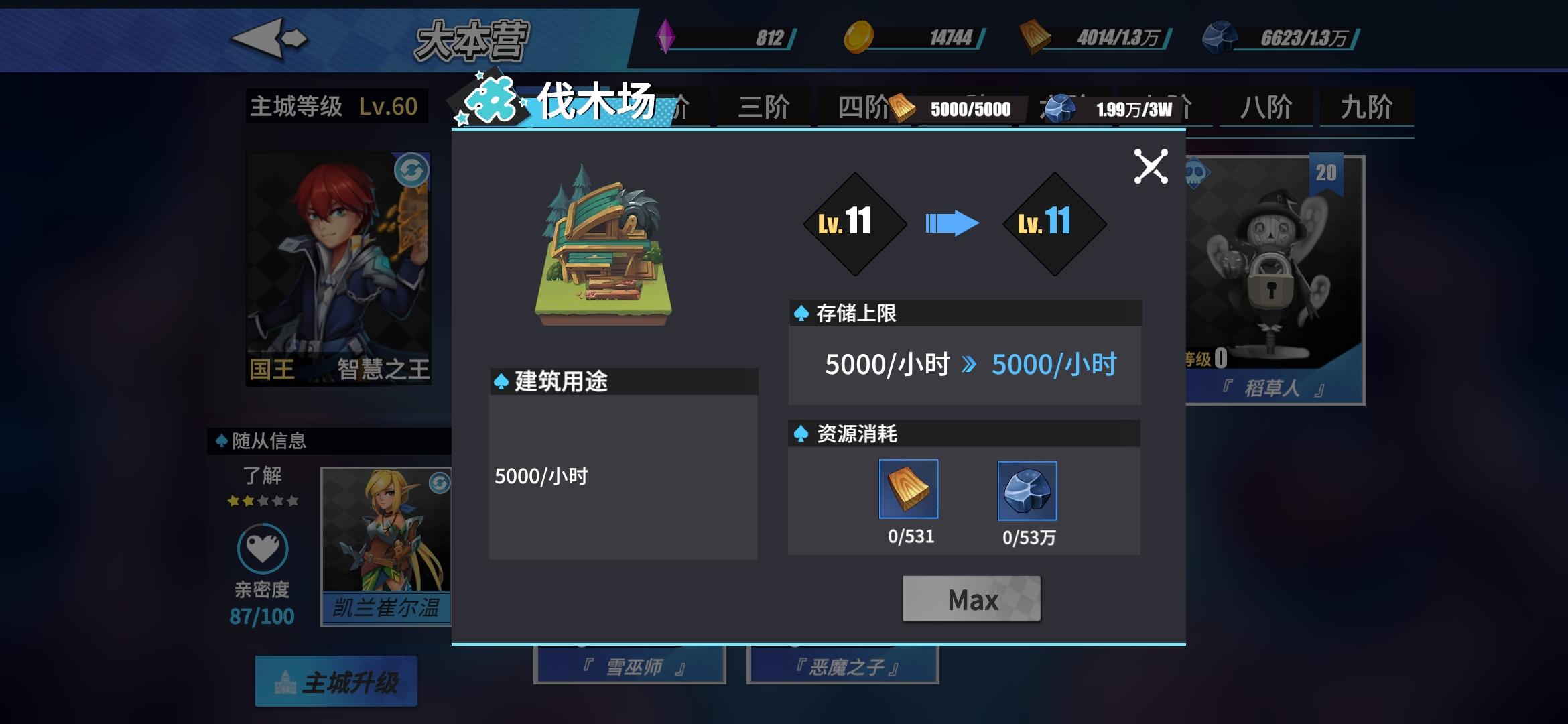
Task: Switch to the 三阶 tab
Action: pyautogui.click(x=764, y=106)
